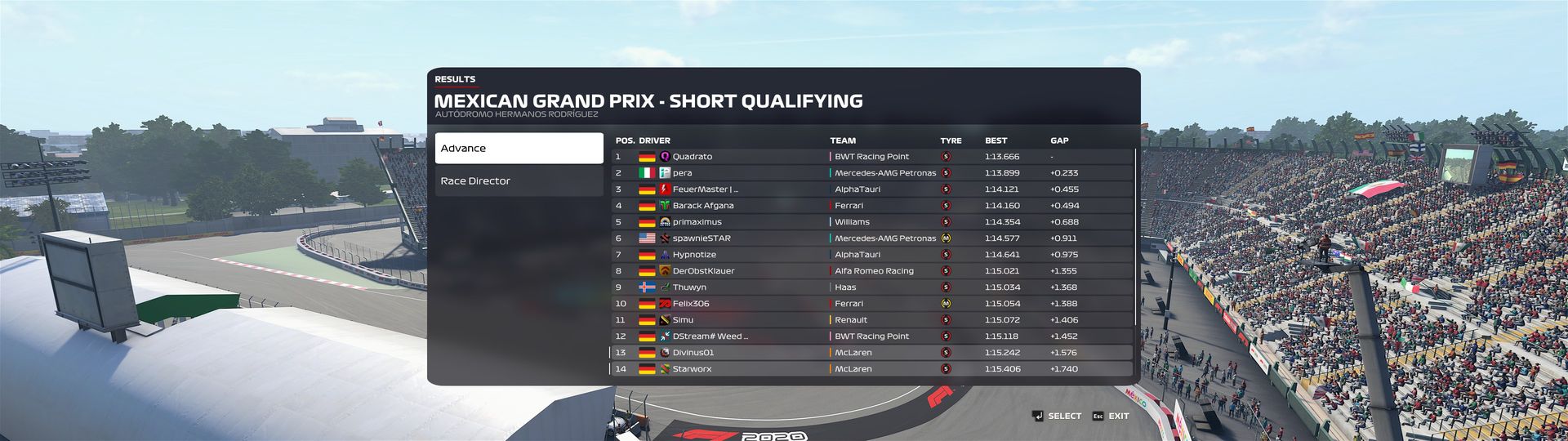Open the Race Director menu
The height and width of the screenshot is (441, 1568).
pos(519,181)
